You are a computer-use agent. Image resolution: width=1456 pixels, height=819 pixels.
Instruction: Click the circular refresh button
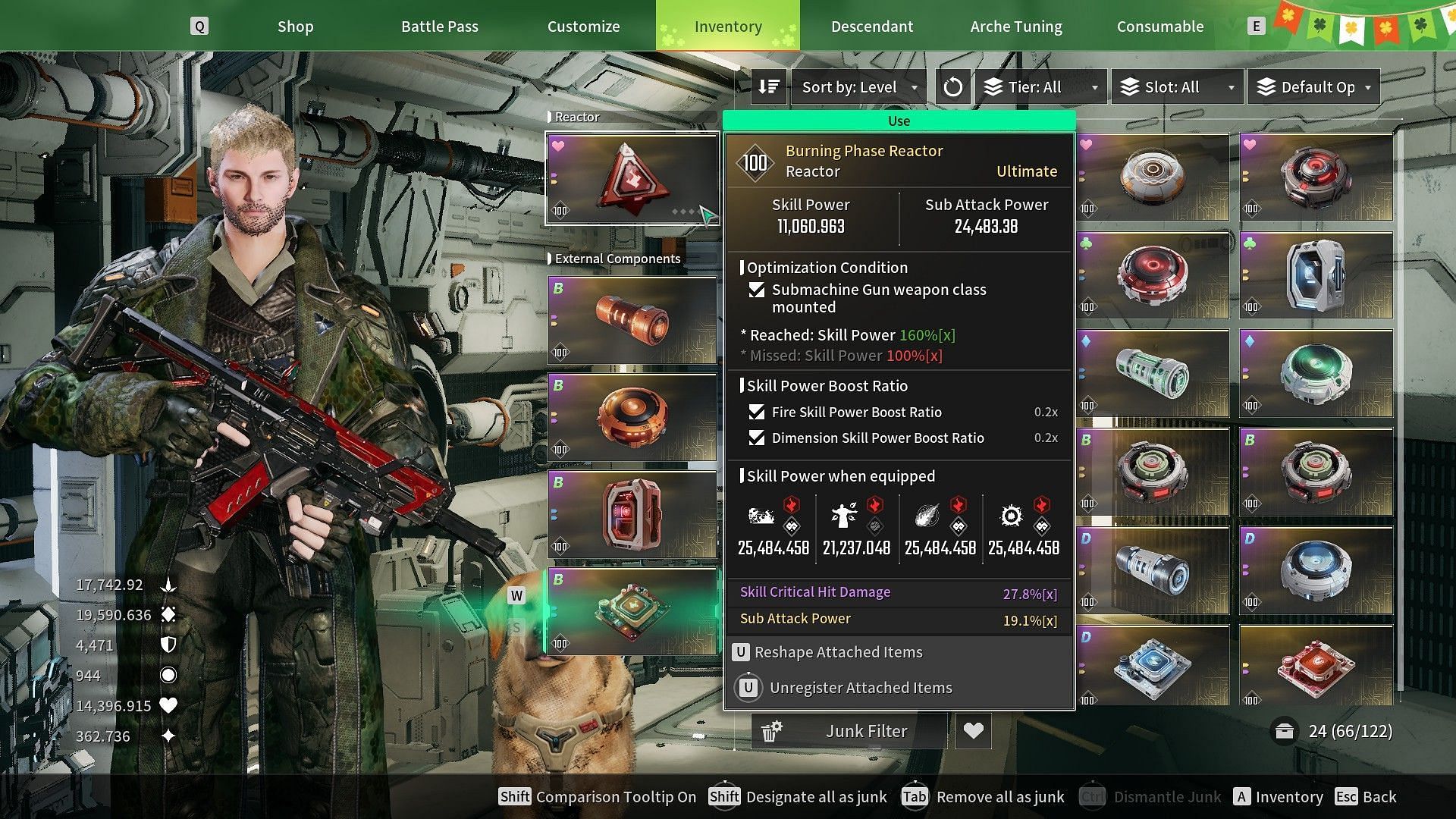(952, 87)
